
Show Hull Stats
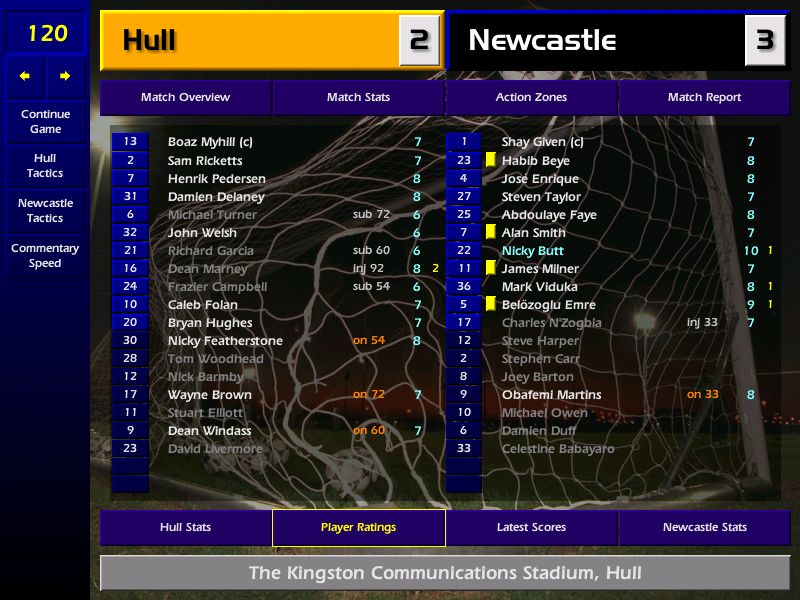[185, 528]
